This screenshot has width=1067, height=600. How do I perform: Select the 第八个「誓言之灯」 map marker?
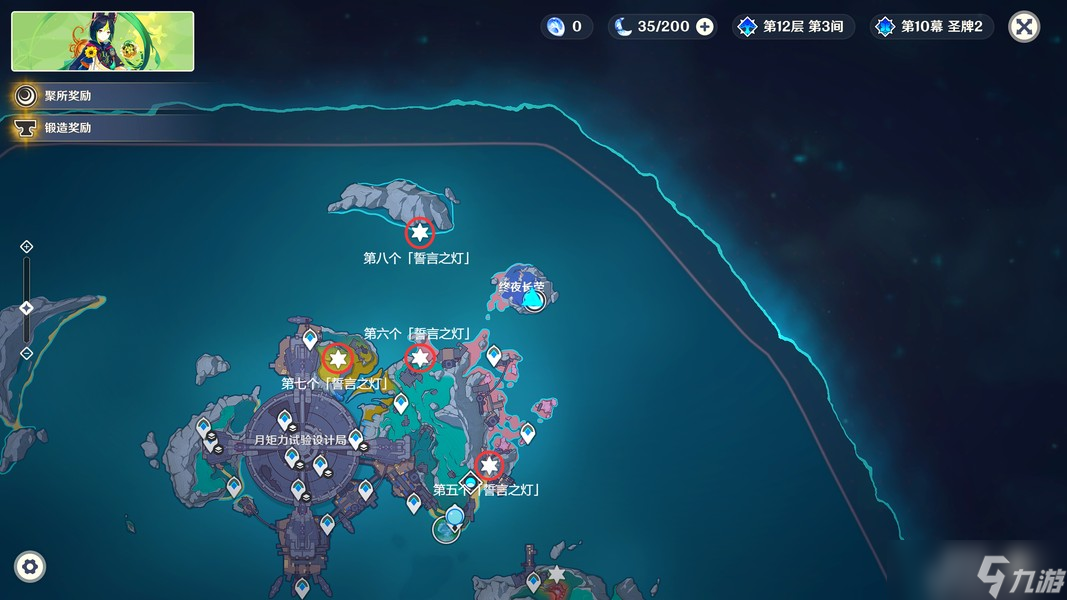pos(420,233)
